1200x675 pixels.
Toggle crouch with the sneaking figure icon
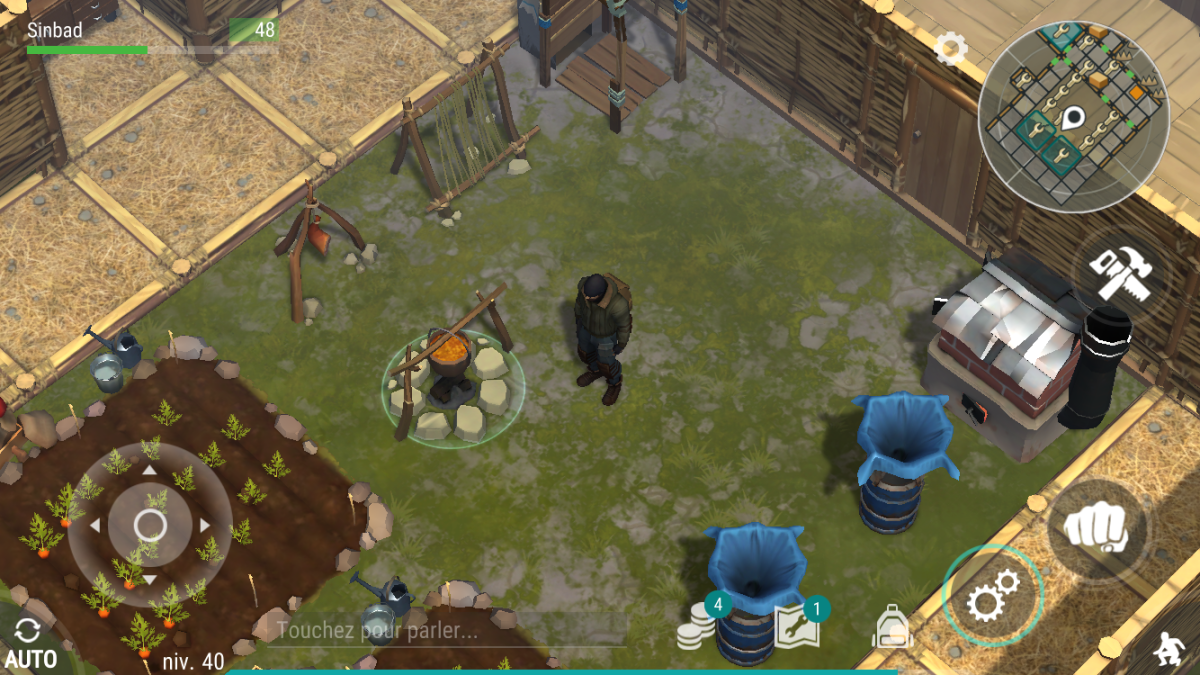(1167, 649)
